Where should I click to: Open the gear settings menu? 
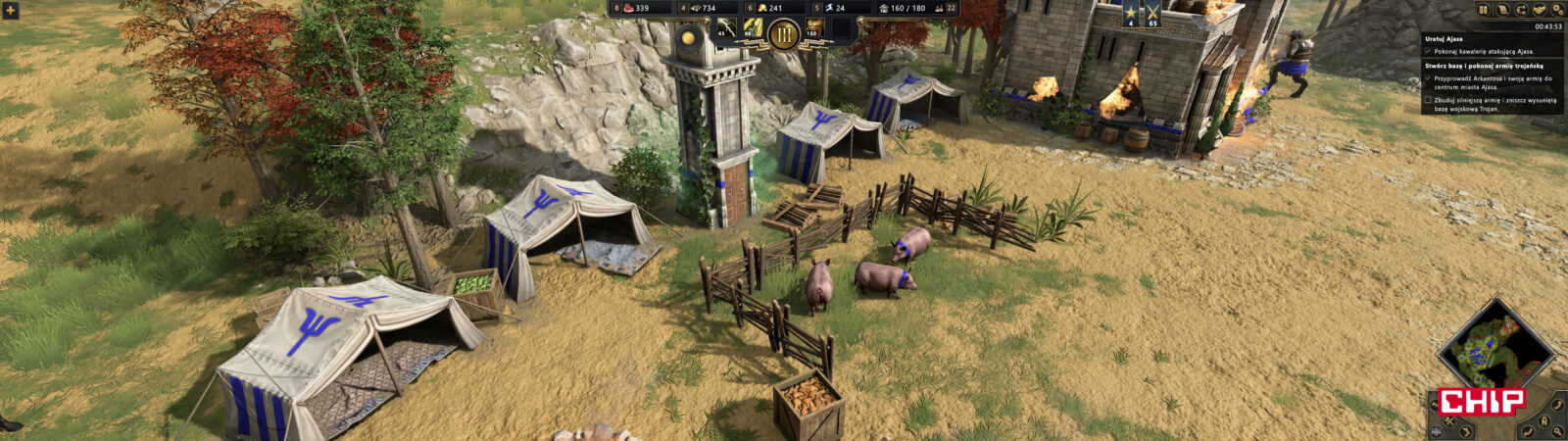click(x=1557, y=10)
